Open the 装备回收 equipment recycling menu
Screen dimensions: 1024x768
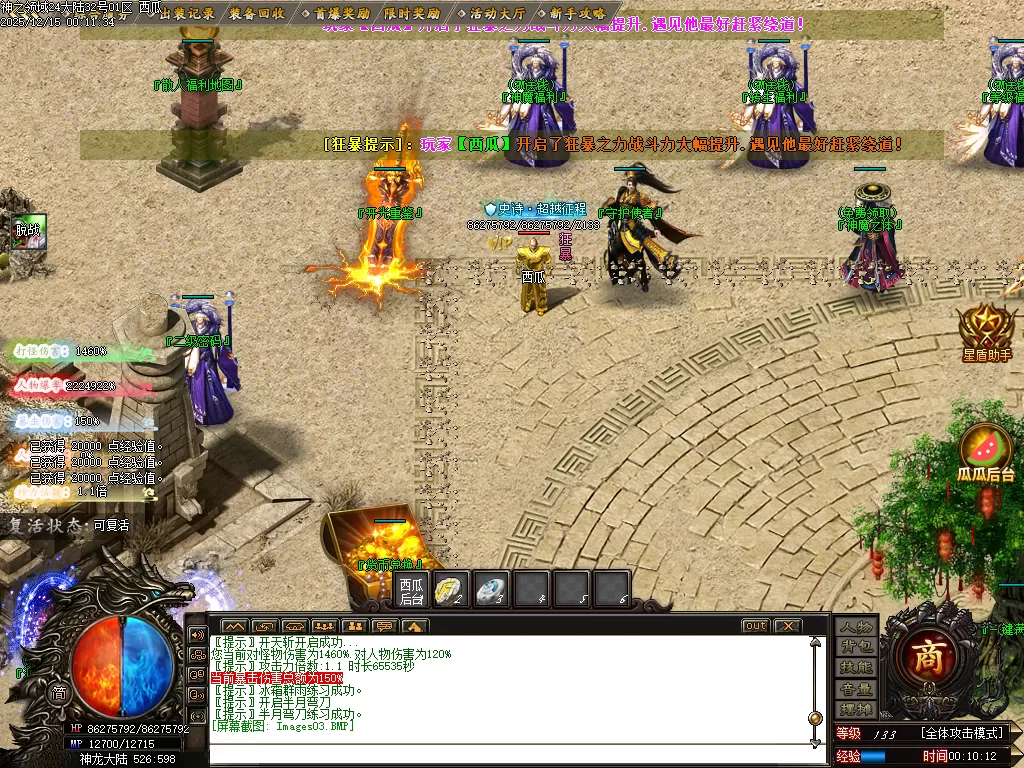pyautogui.click(x=257, y=13)
